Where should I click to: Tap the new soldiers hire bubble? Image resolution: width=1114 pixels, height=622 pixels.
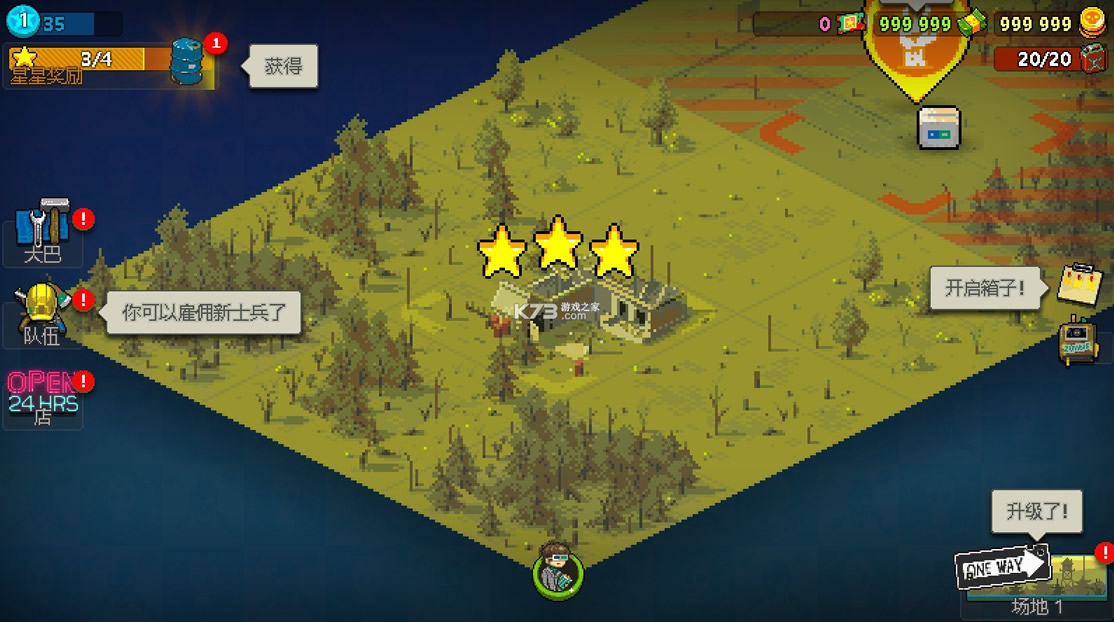(x=203, y=312)
